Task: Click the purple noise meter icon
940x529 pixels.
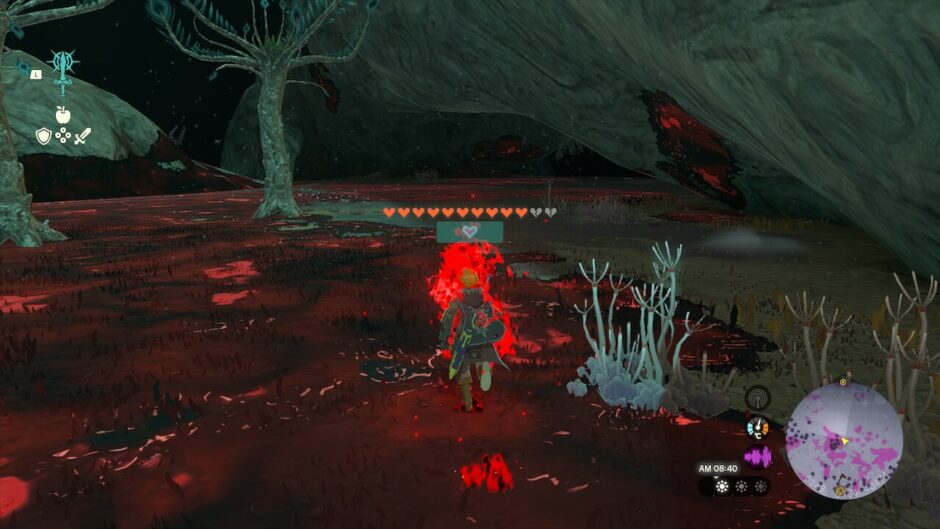Action: tap(758, 457)
